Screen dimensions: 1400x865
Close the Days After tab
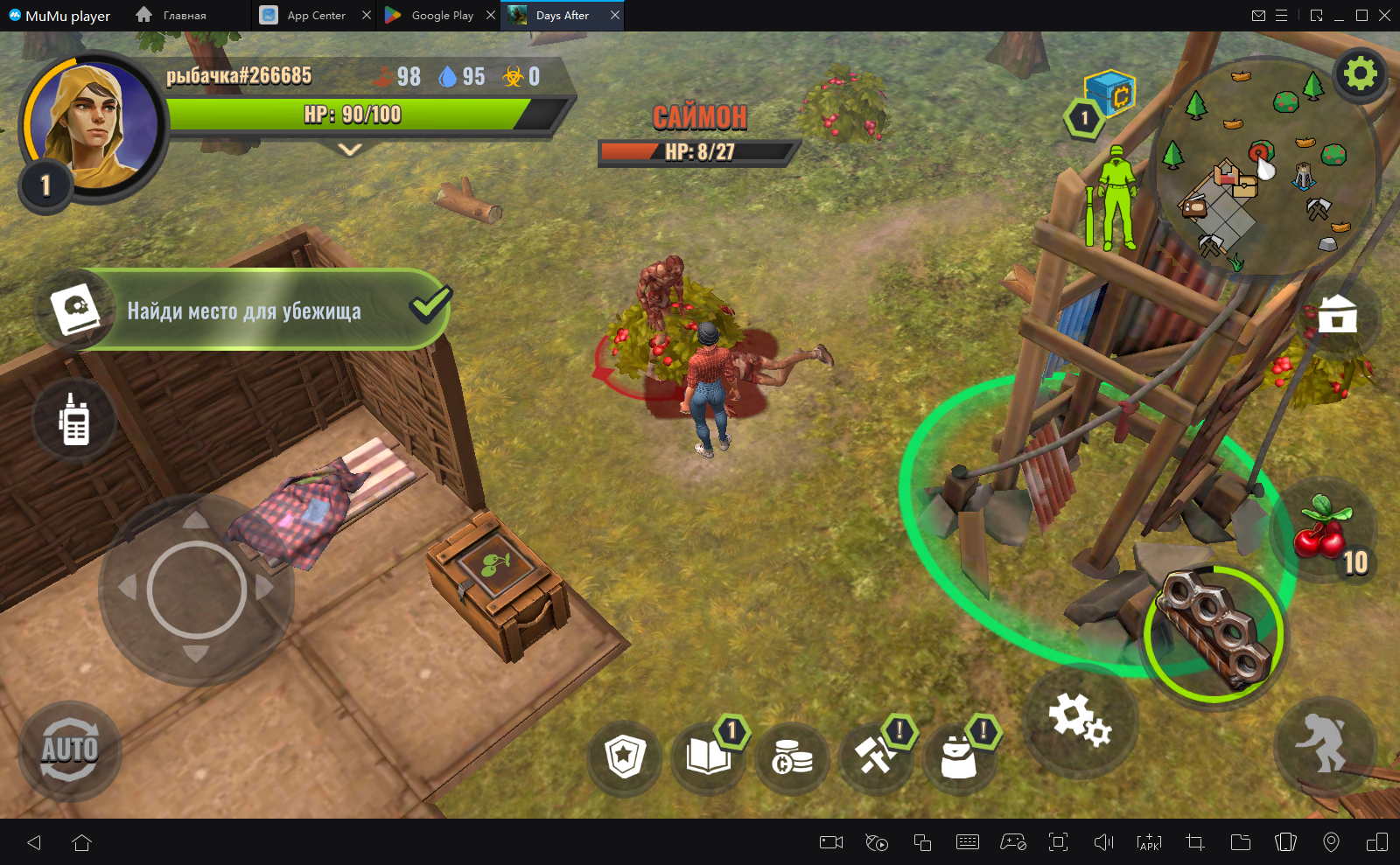[615, 16]
